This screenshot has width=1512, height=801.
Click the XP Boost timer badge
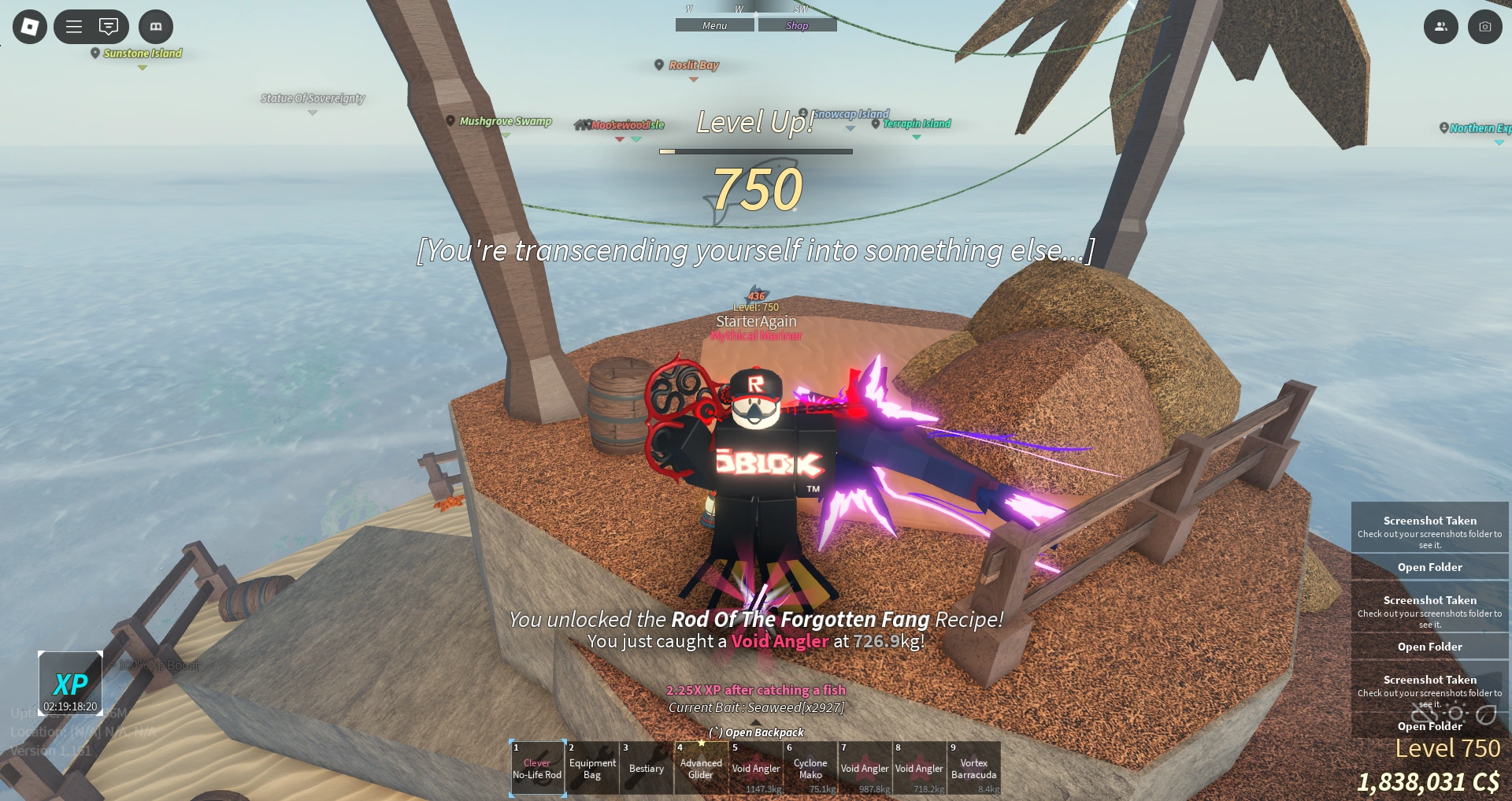pyautogui.click(x=70, y=682)
